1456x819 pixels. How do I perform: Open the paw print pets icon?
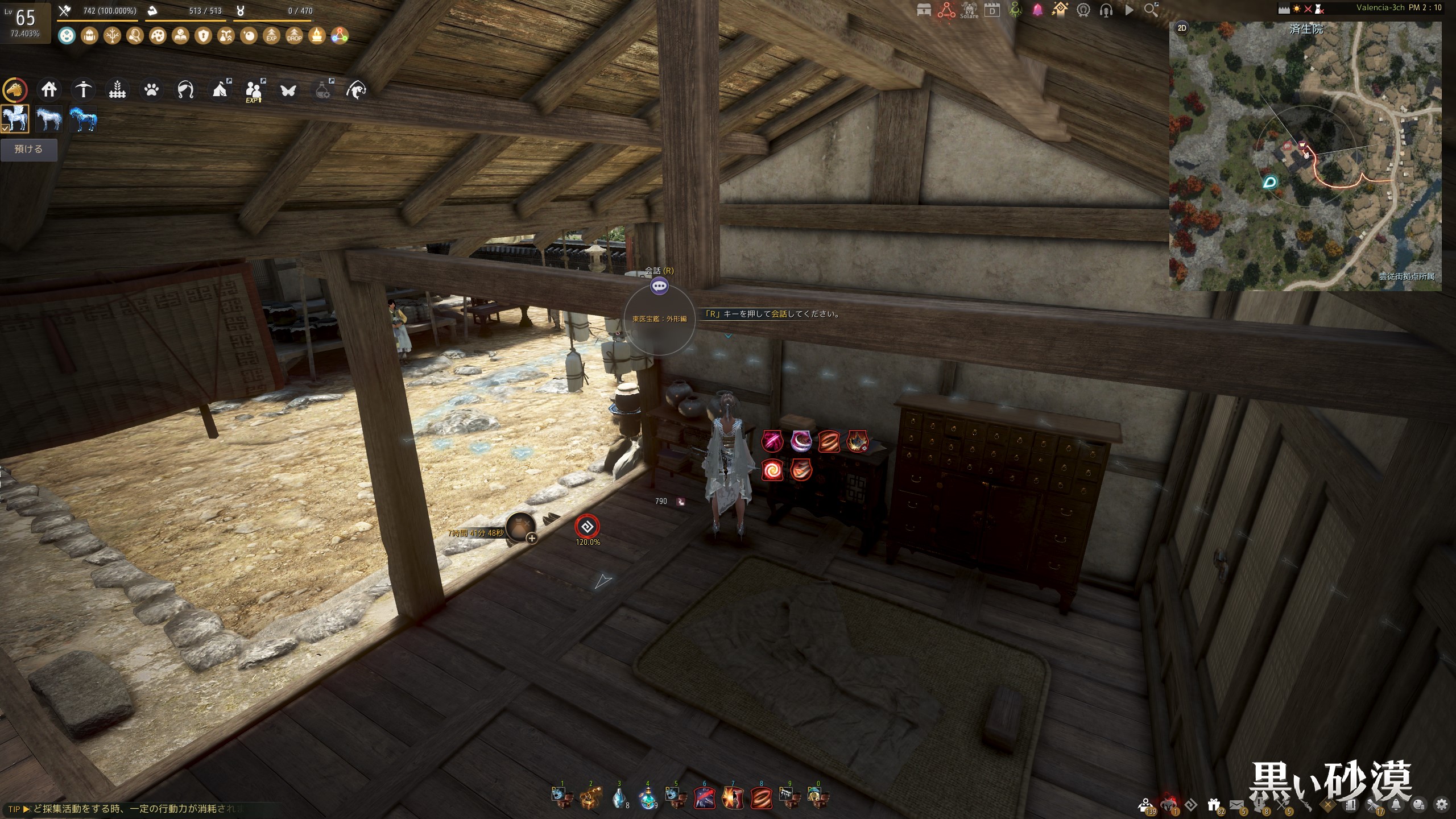point(151,90)
